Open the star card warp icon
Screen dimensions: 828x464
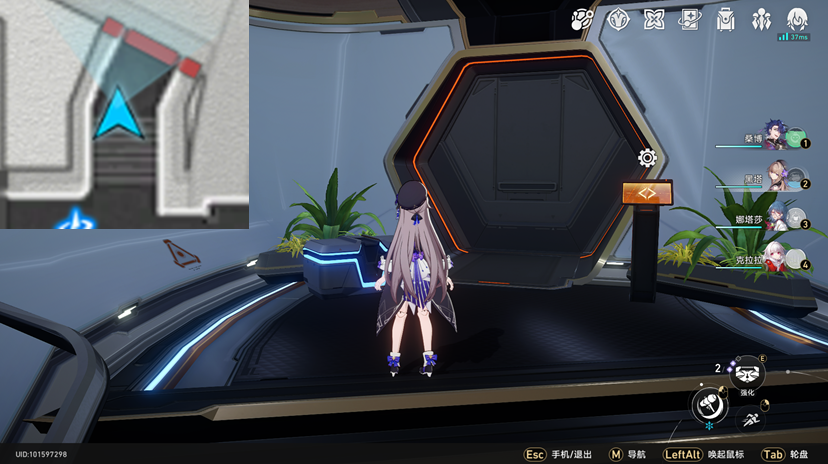690,19
